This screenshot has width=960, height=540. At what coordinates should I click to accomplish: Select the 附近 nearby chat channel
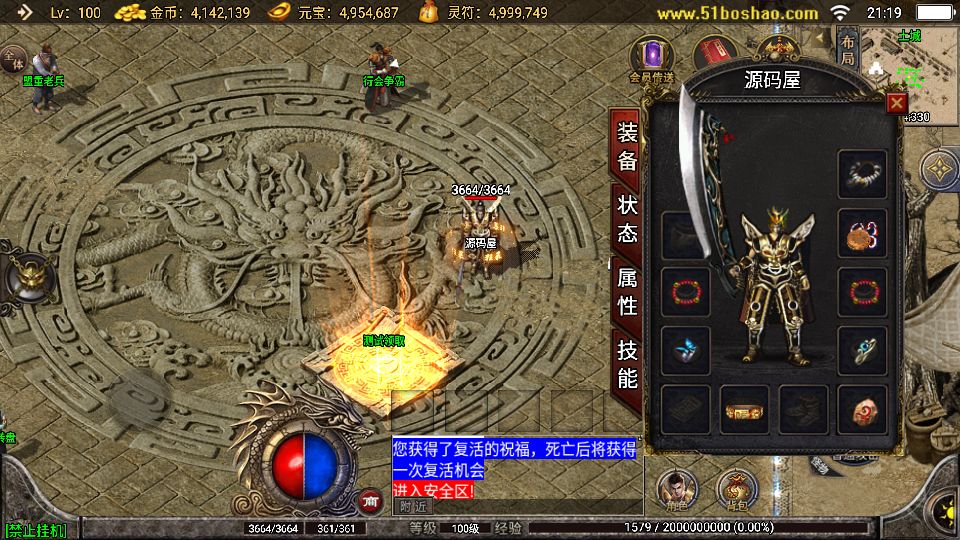pyautogui.click(x=412, y=506)
